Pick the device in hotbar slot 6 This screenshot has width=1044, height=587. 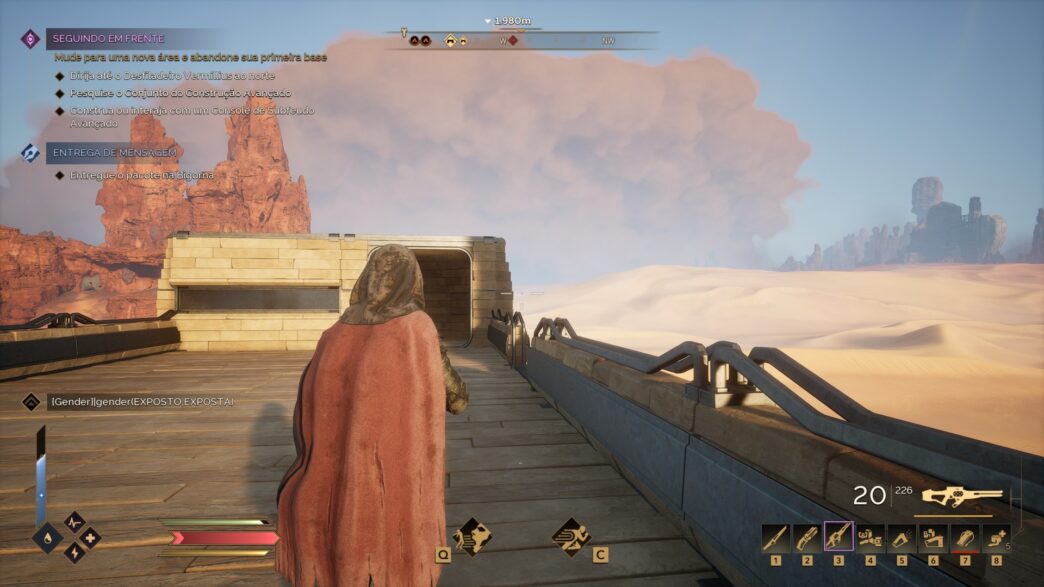[933, 538]
